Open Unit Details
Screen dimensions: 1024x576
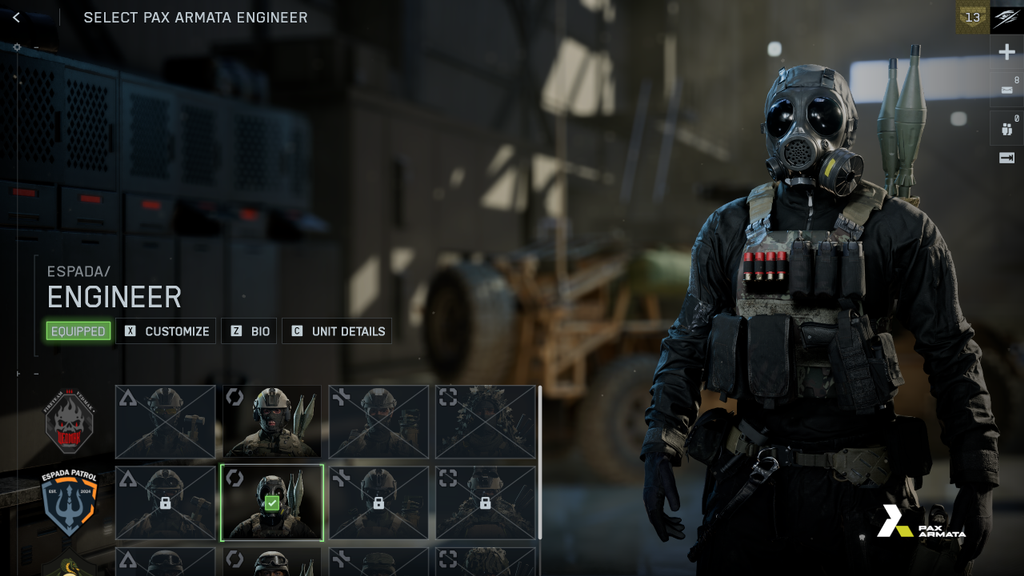pos(337,331)
